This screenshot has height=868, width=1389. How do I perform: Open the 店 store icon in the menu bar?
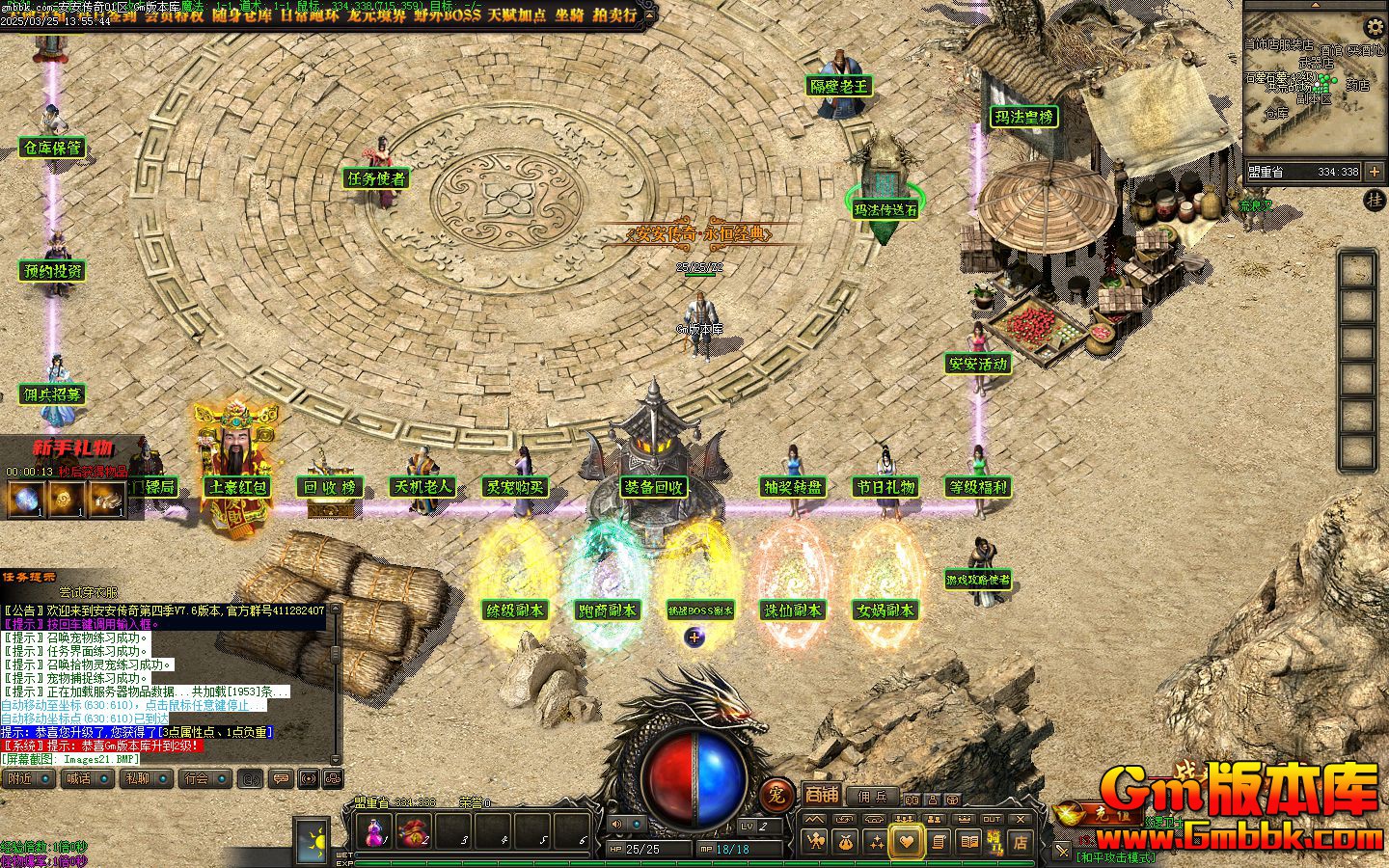[1020, 842]
